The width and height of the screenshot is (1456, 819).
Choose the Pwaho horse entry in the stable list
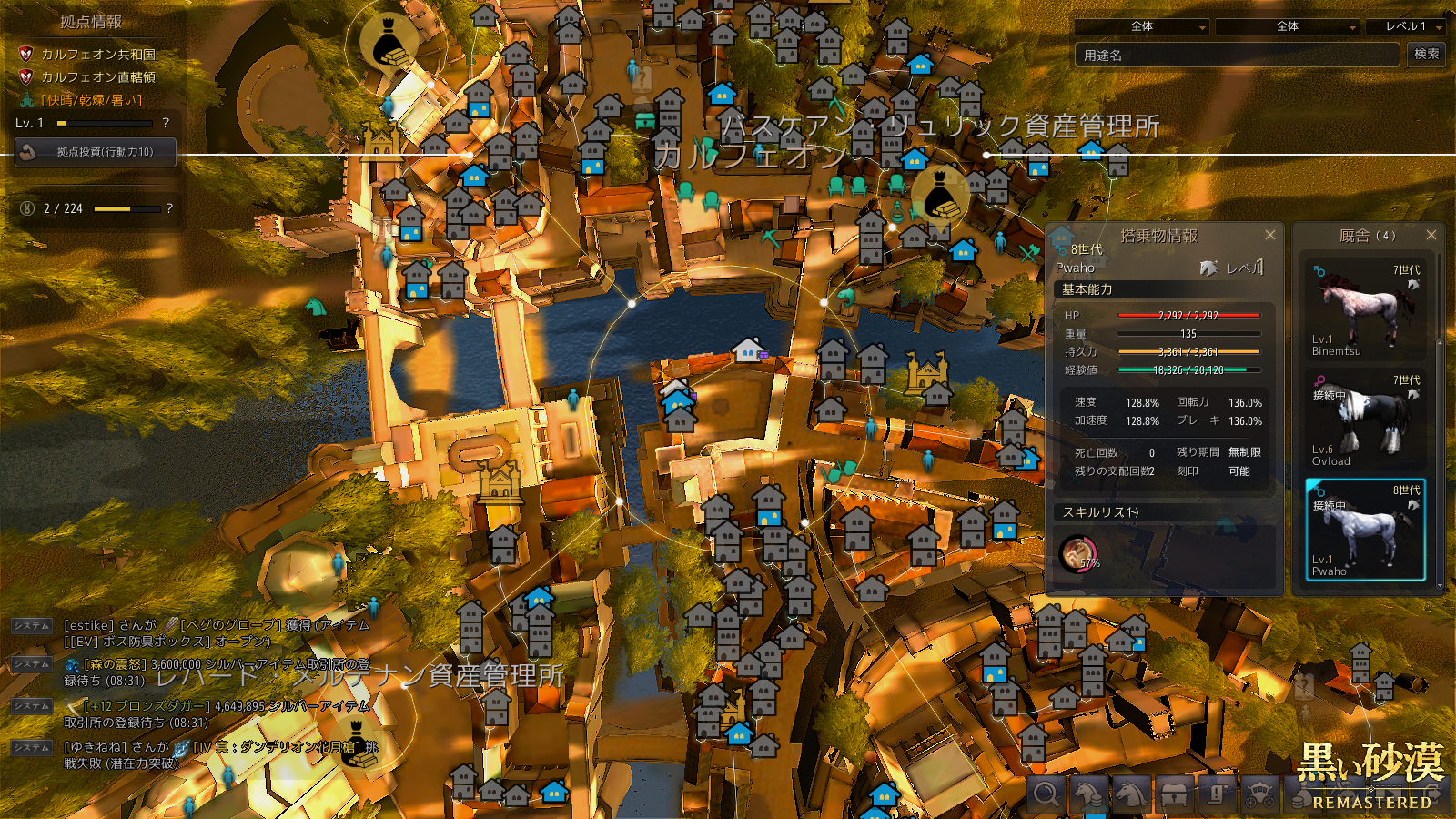(1365, 530)
